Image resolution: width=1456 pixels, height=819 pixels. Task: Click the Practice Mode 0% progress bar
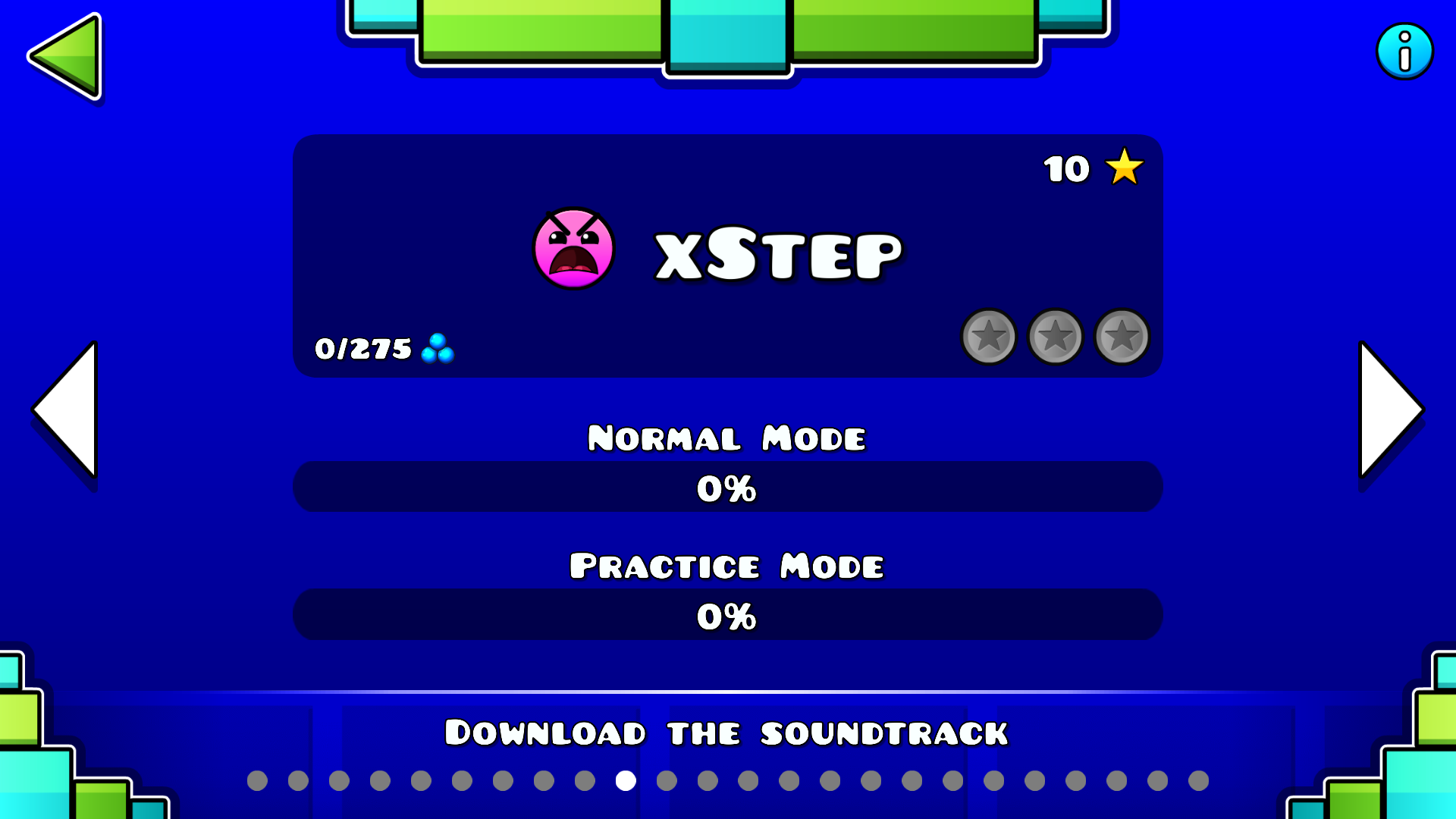coord(726,616)
